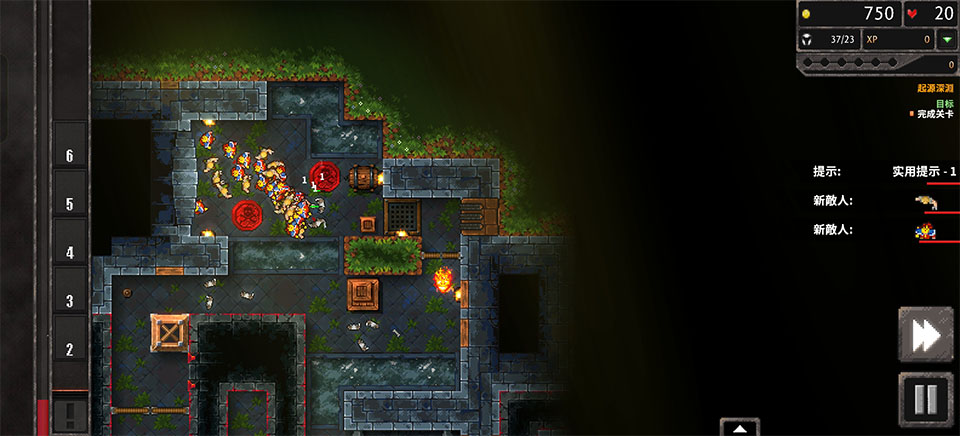
Task: Select wave 4 in the wave track
Action: pos(70,253)
